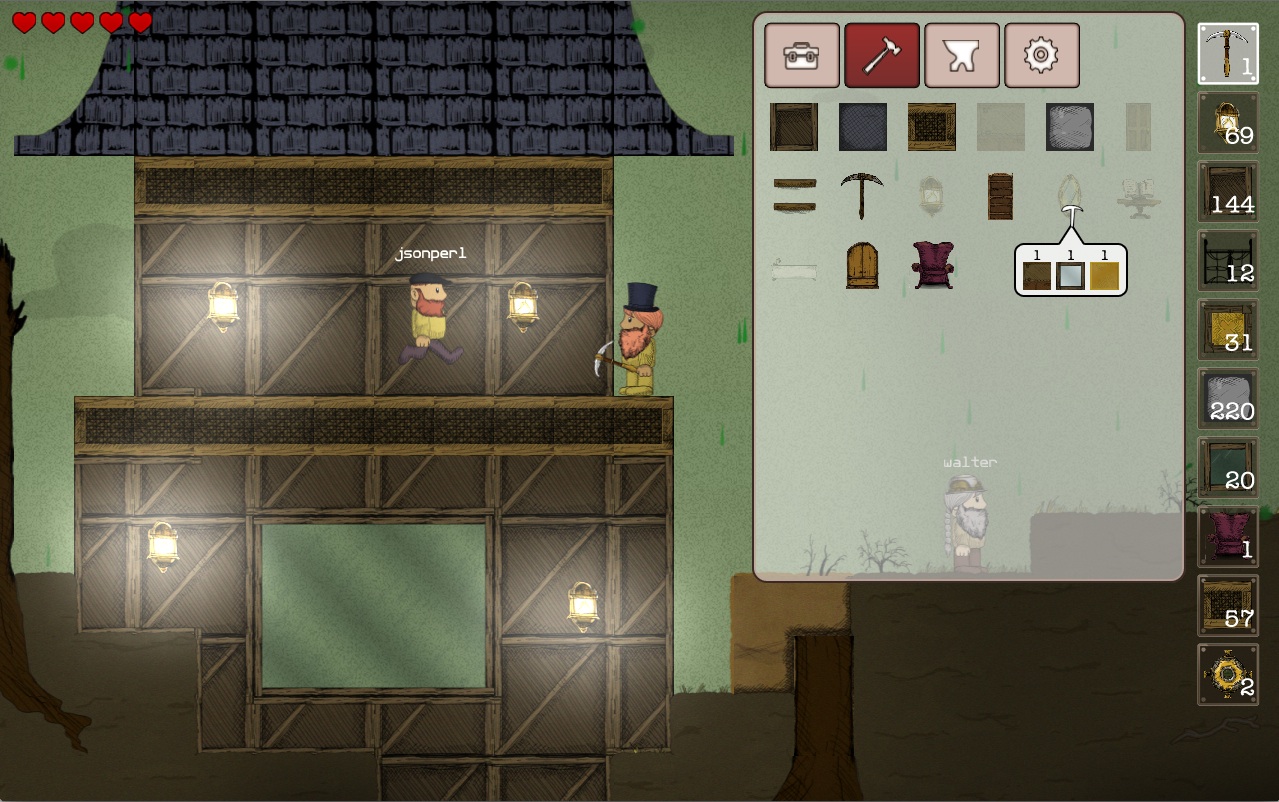Craft the purple armchair

coord(932,265)
